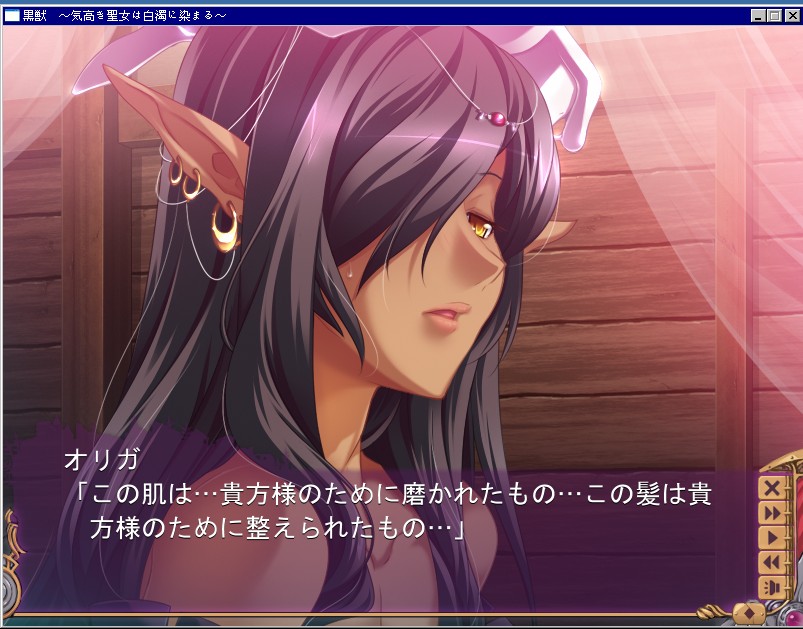Image resolution: width=803 pixels, height=629 pixels.
Task: Open the backlog with the rewind button
Action: pos(772,563)
